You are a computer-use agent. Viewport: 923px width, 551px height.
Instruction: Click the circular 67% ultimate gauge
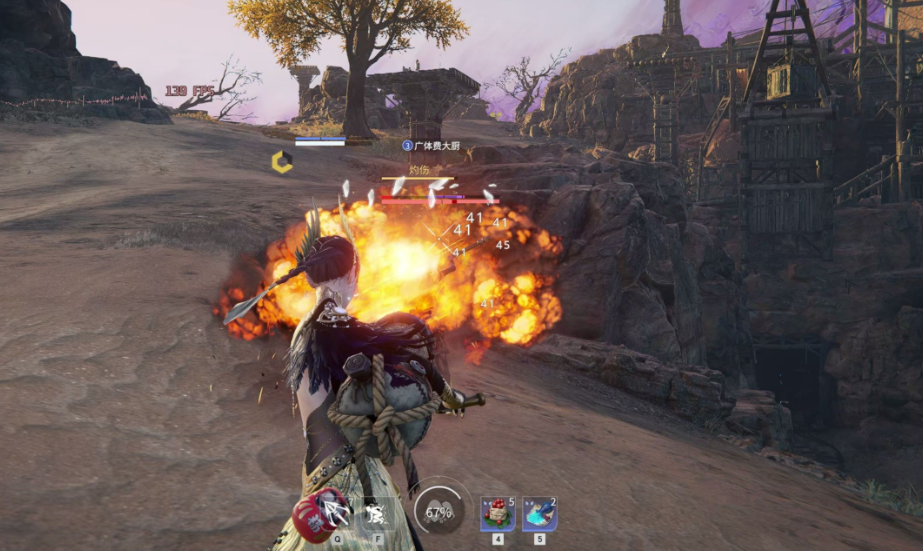[438, 512]
